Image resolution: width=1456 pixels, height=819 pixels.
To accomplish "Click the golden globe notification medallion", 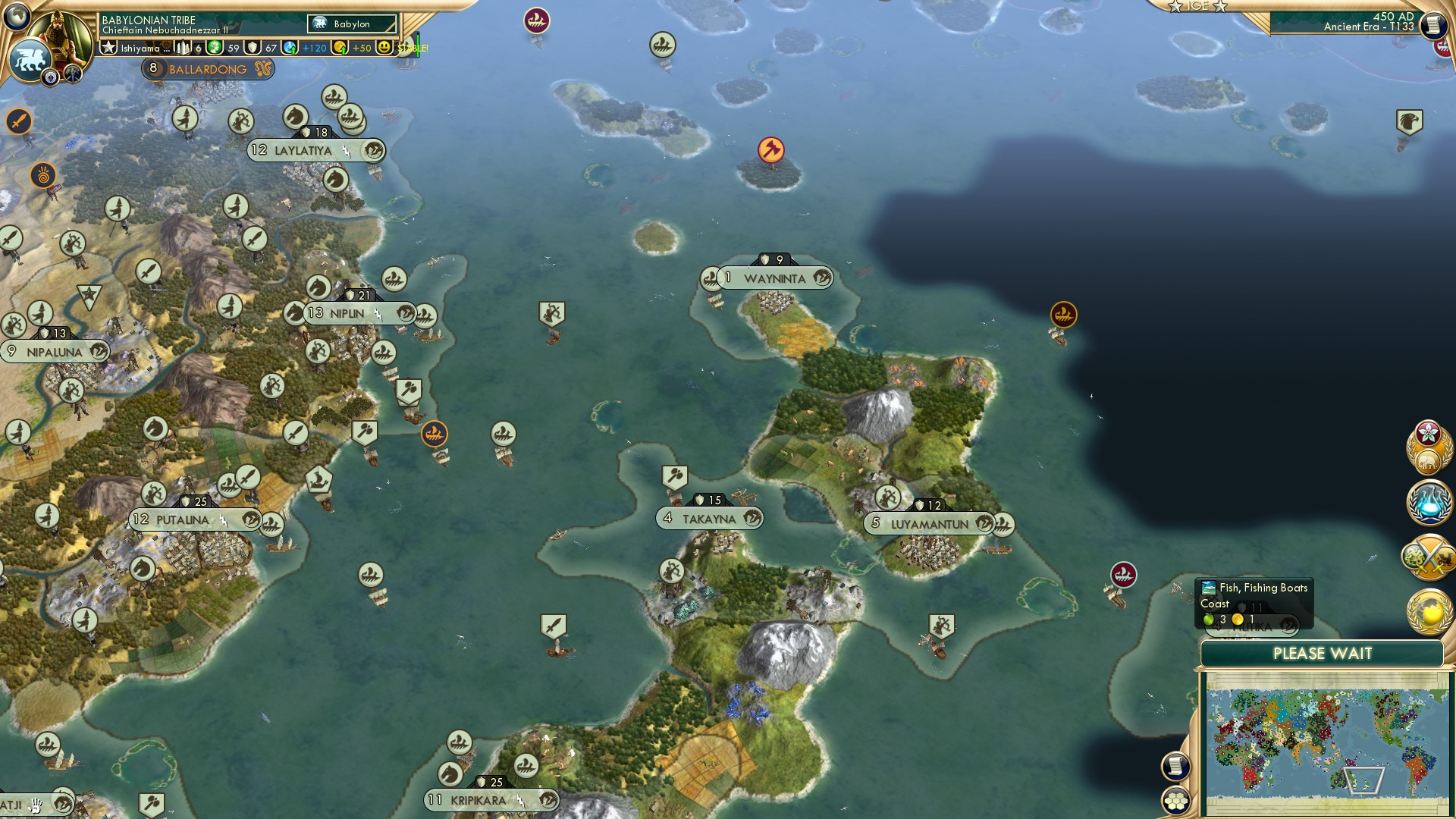I will (x=1429, y=610).
